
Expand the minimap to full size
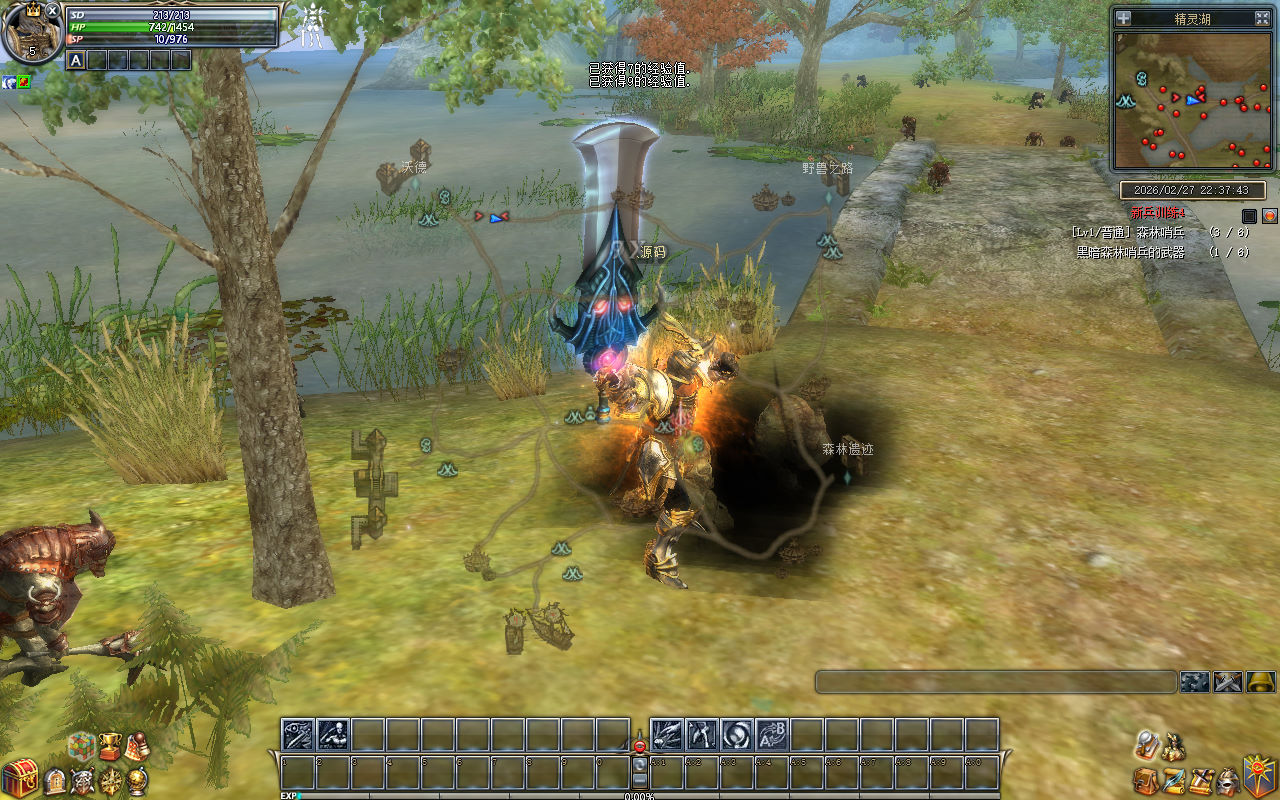(1262, 18)
